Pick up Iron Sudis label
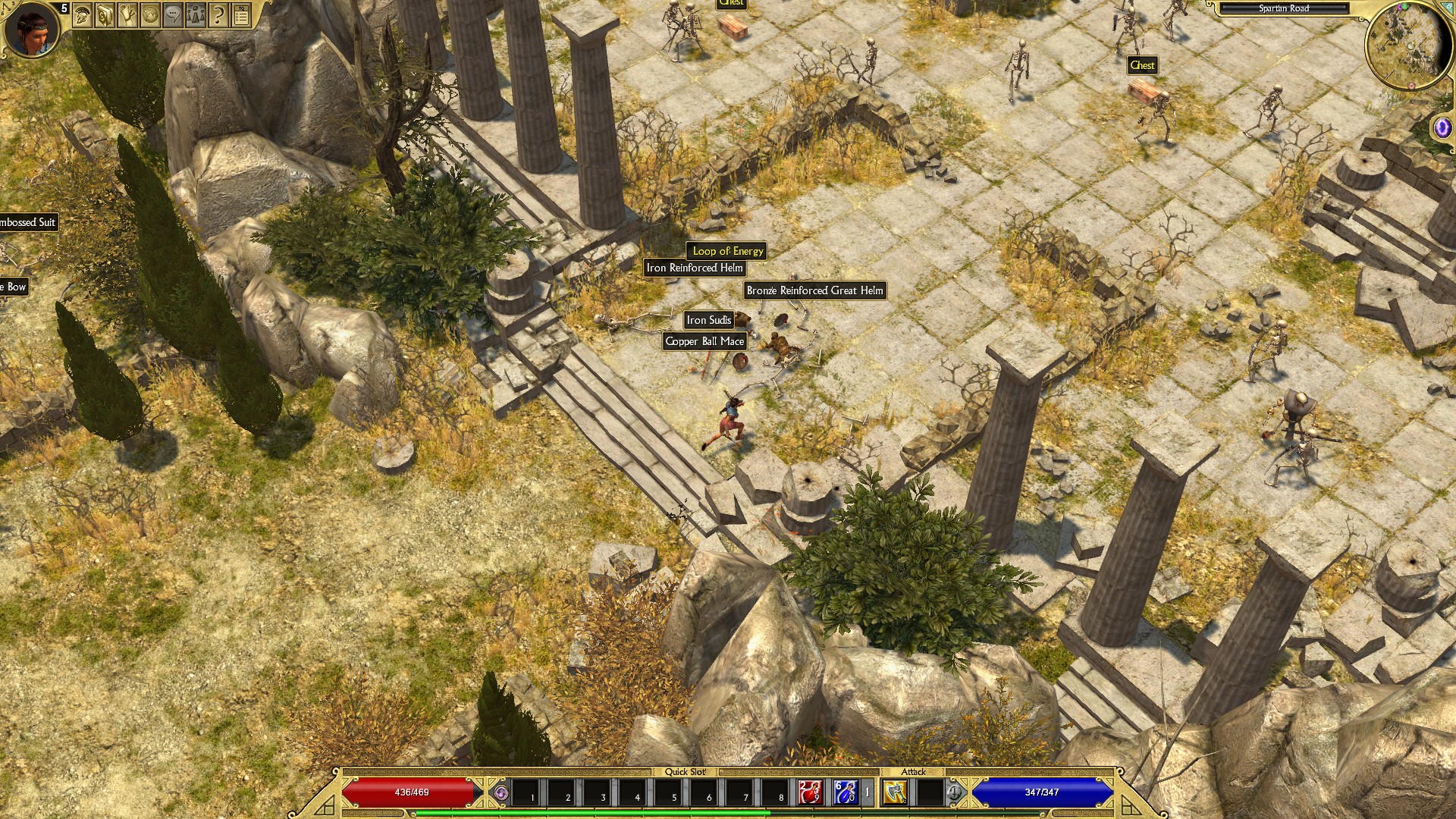The width and height of the screenshot is (1456, 819). click(x=708, y=320)
